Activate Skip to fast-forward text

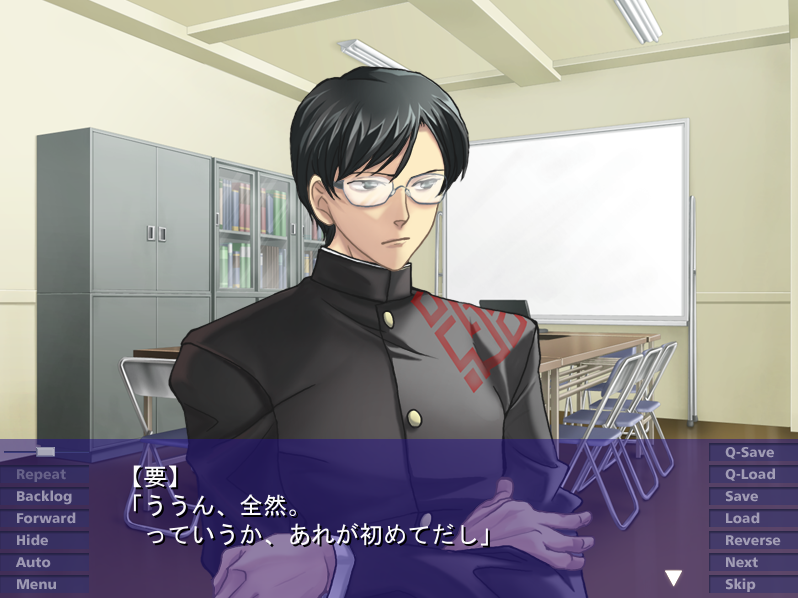(x=741, y=585)
